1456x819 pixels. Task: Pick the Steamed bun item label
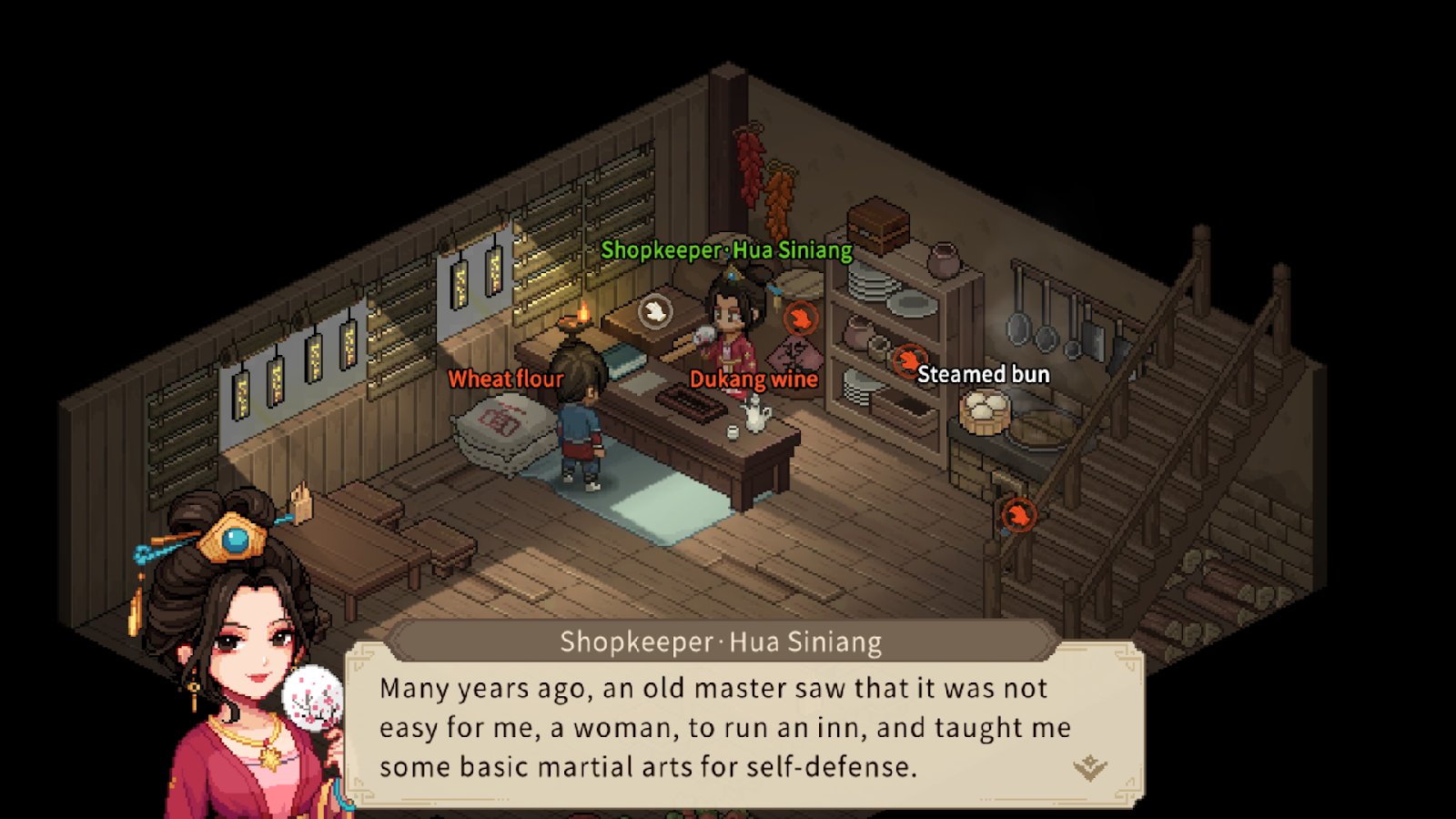[x=983, y=374]
